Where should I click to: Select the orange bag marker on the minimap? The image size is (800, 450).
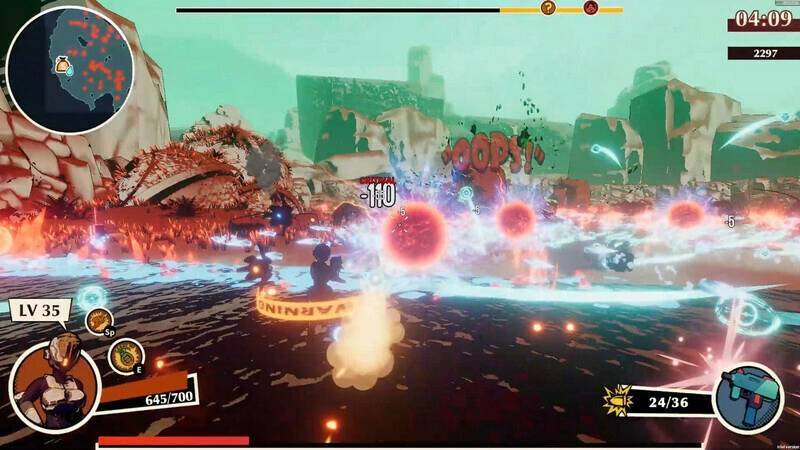click(x=62, y=66)
